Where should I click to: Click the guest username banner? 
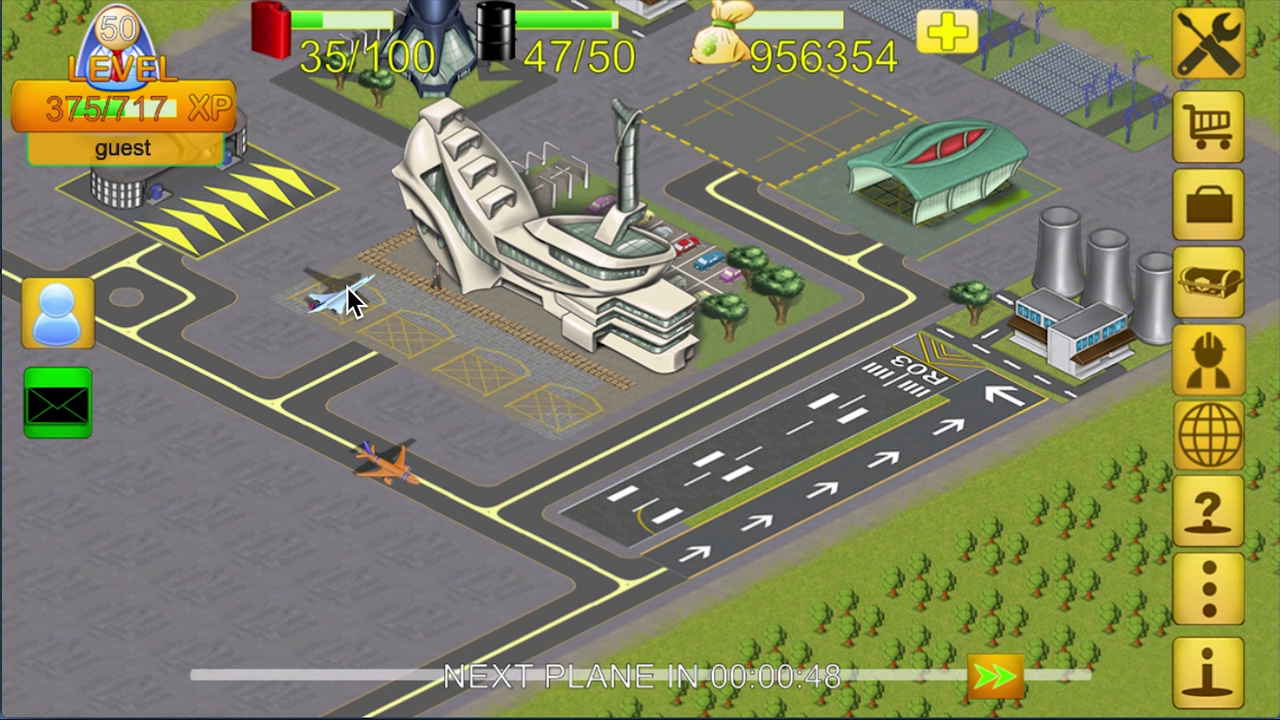(122, 148)
